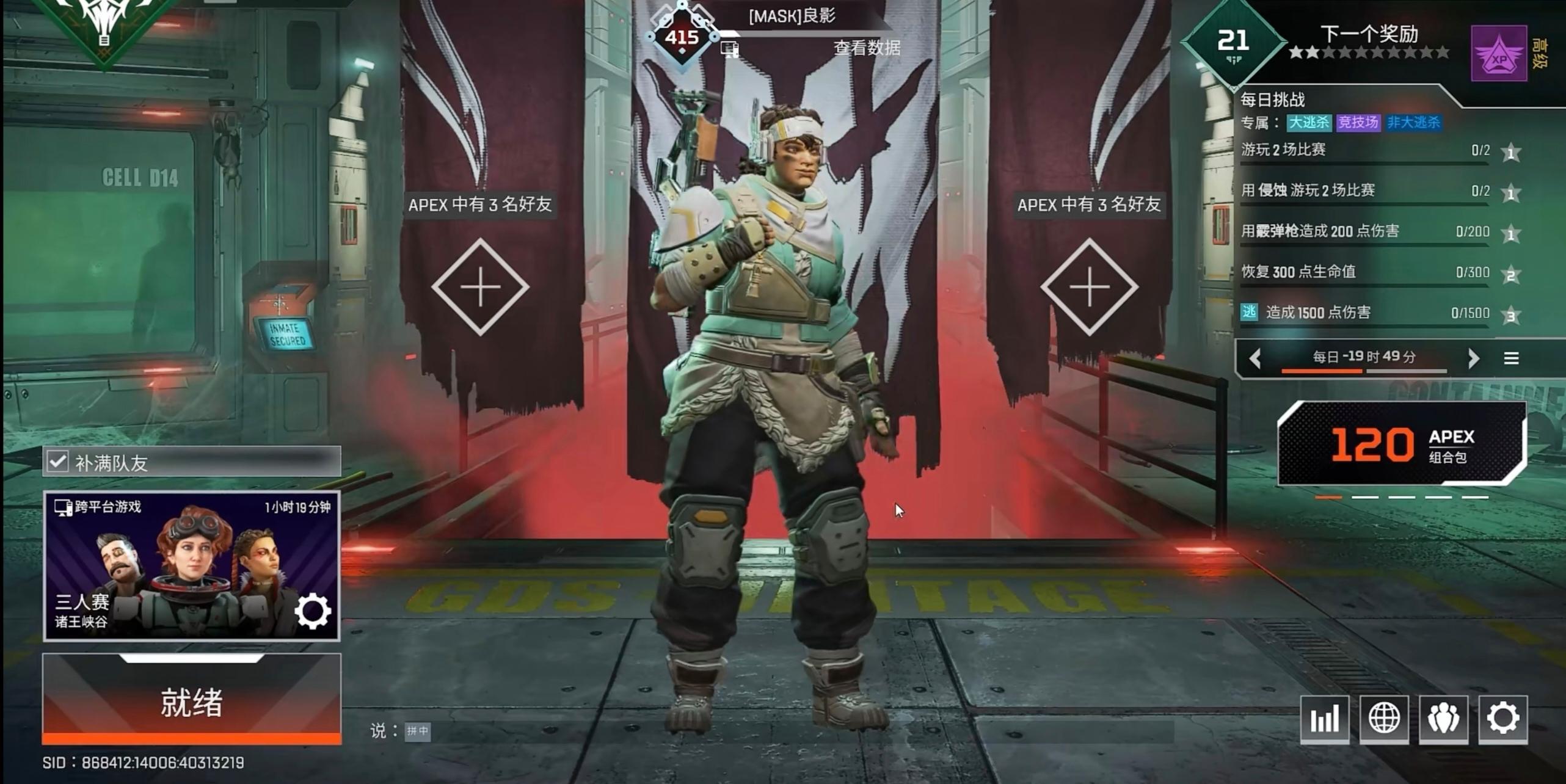Image resolution: width=1566 pixels, height=784 pixels.
Task: Open the challenges list menu icon
Action: [x=1511, y=358]
